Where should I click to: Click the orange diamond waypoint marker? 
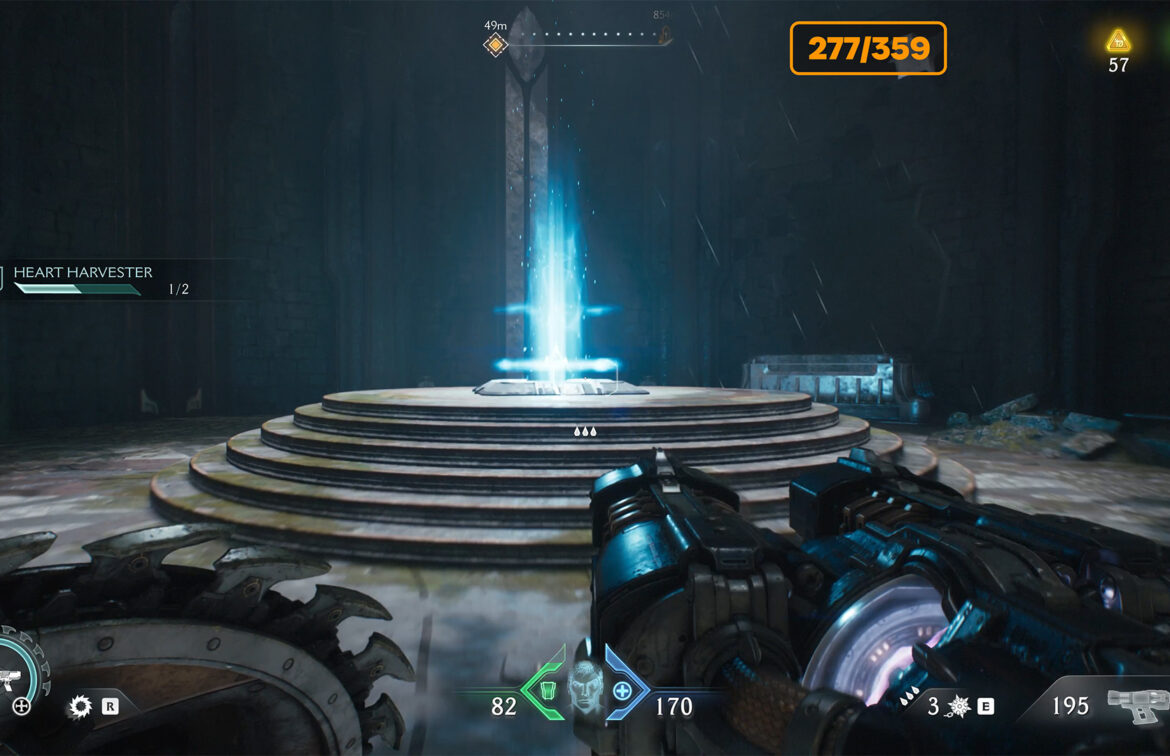495,44
